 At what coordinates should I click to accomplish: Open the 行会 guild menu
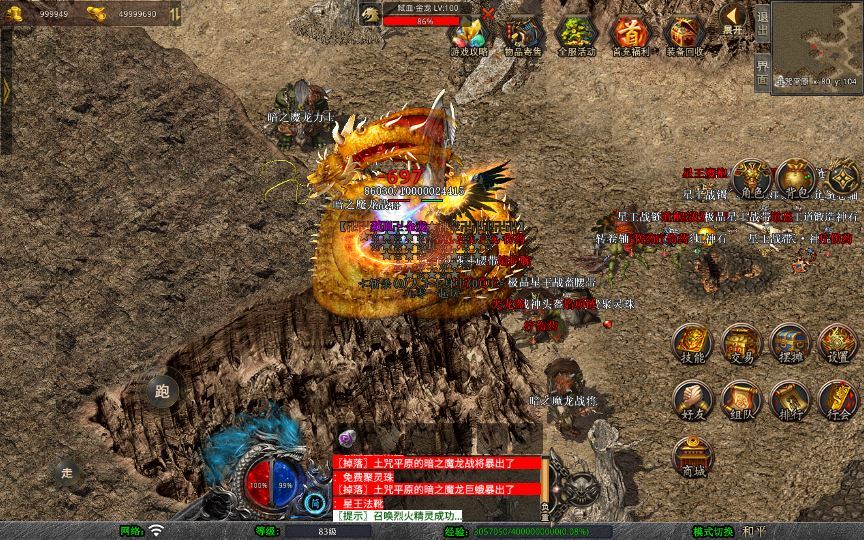(838, 399)
